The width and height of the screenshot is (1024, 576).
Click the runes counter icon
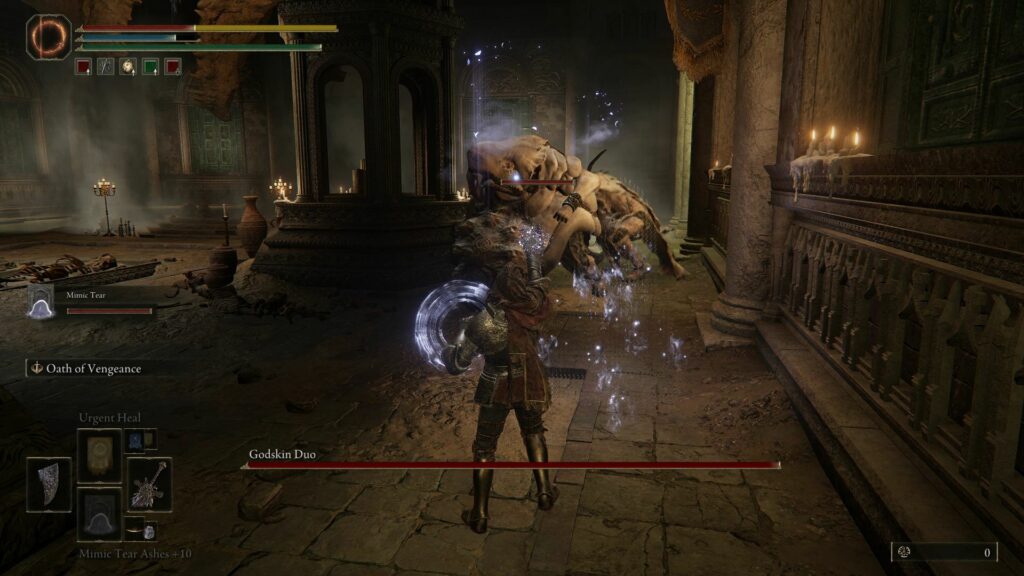pos(903,551)
